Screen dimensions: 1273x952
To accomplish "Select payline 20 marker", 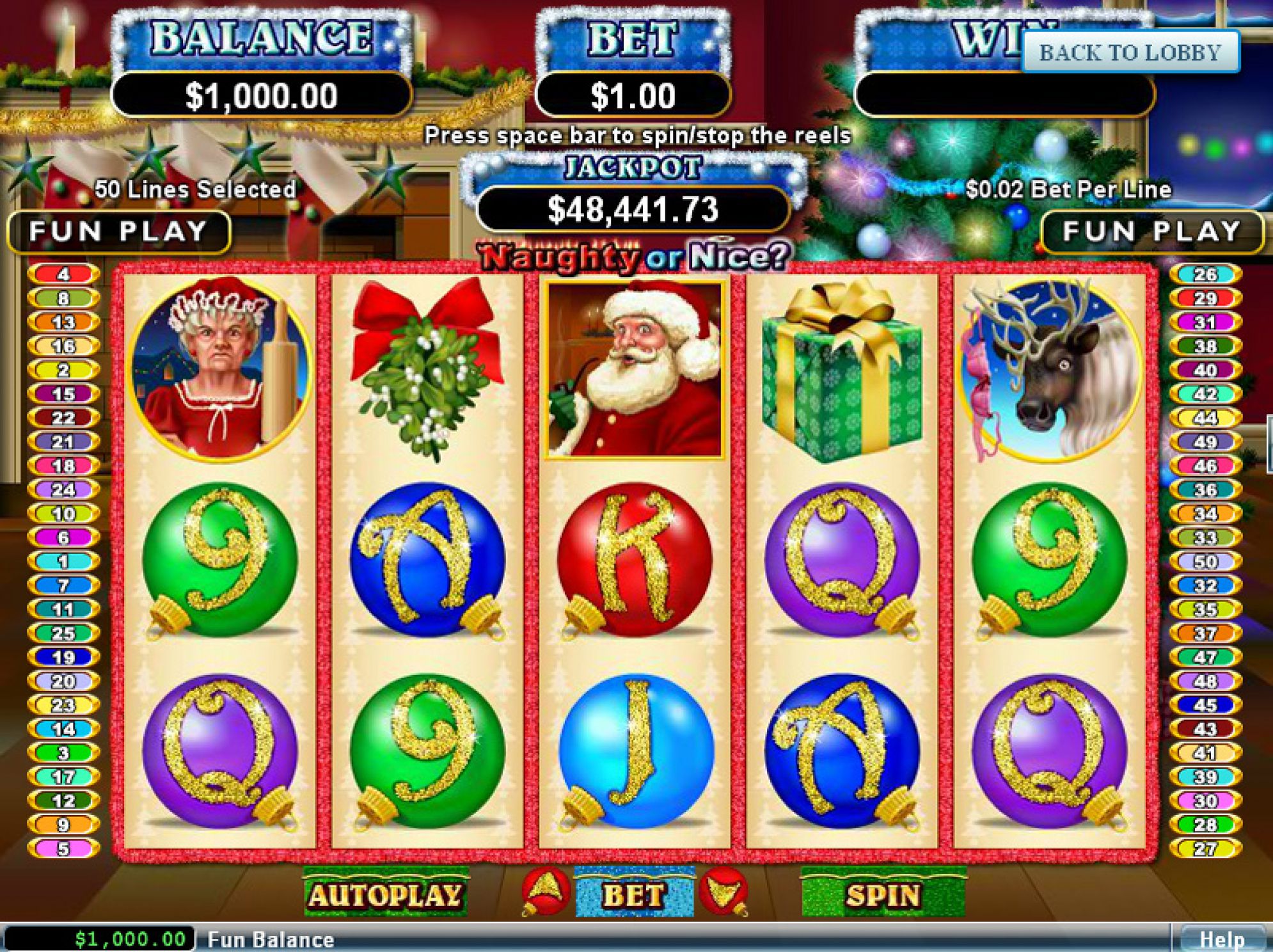I will point(63,681).
